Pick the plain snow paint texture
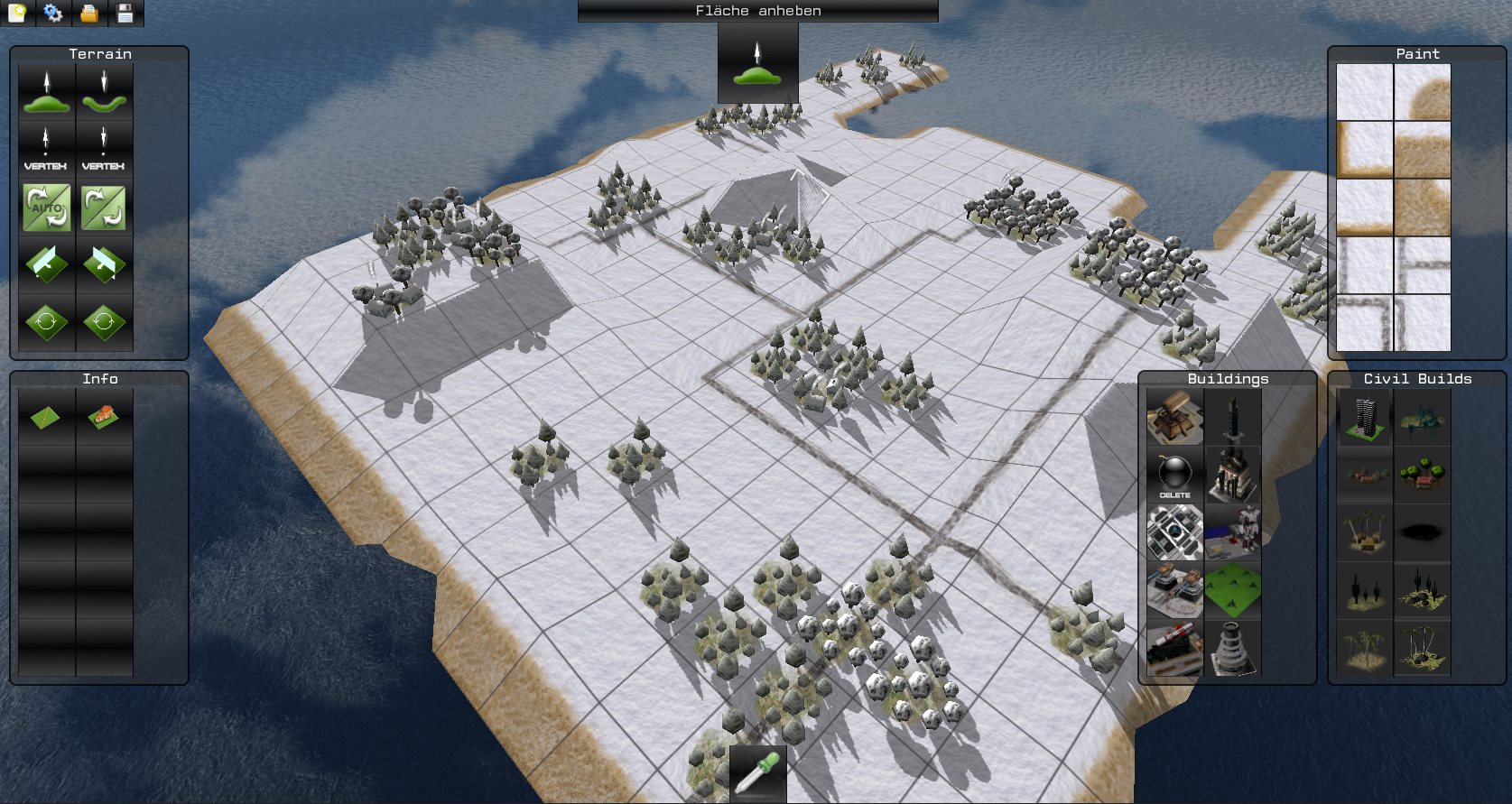 click(x=1364, y=92)
